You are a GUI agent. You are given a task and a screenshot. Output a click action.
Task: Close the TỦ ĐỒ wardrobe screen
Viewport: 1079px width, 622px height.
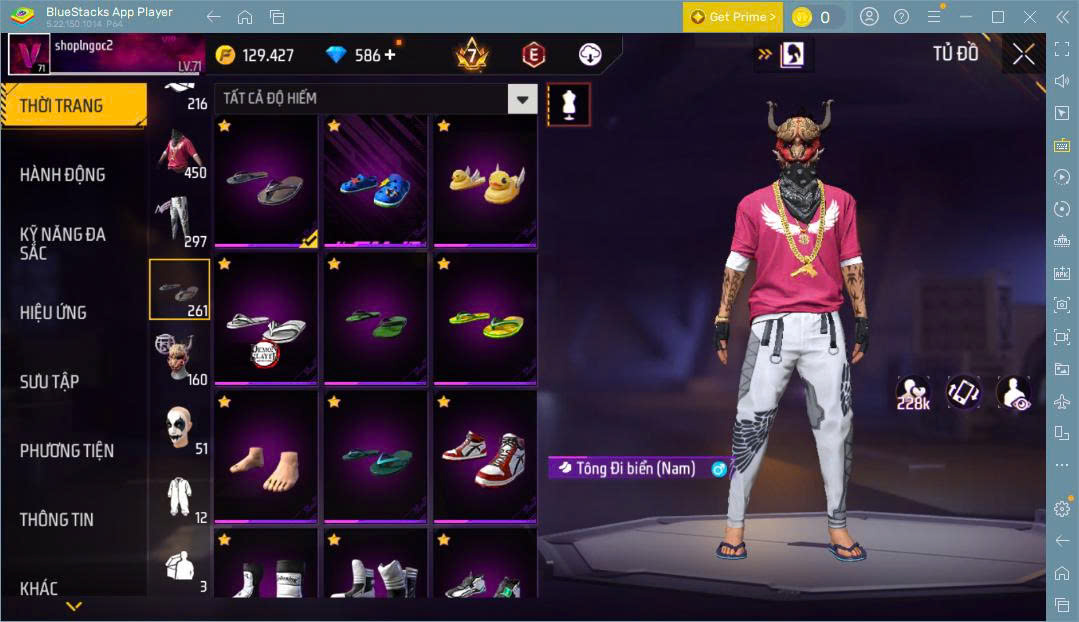pos(1023,54)
